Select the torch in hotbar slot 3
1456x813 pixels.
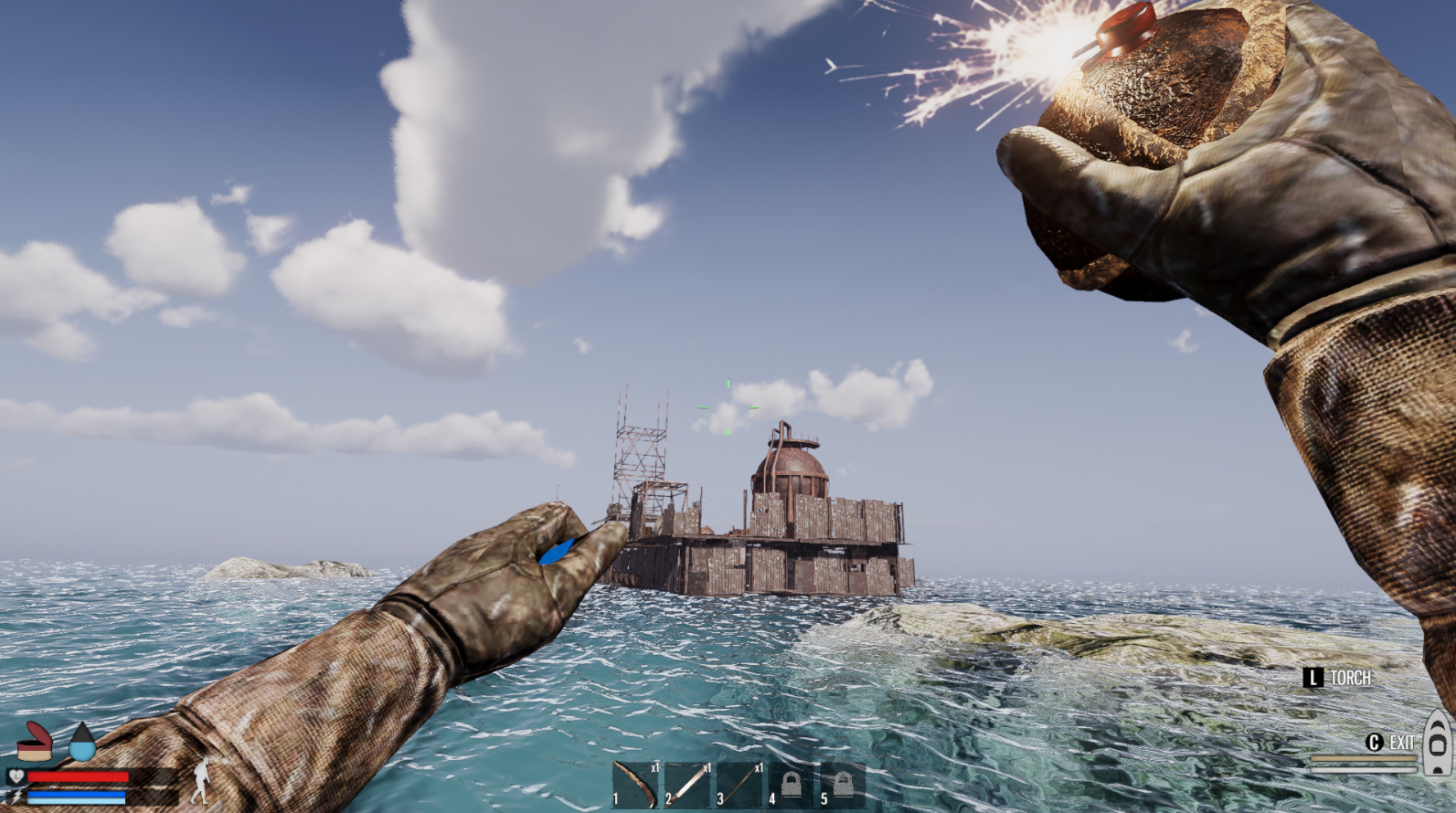click(x=739, y=784)
